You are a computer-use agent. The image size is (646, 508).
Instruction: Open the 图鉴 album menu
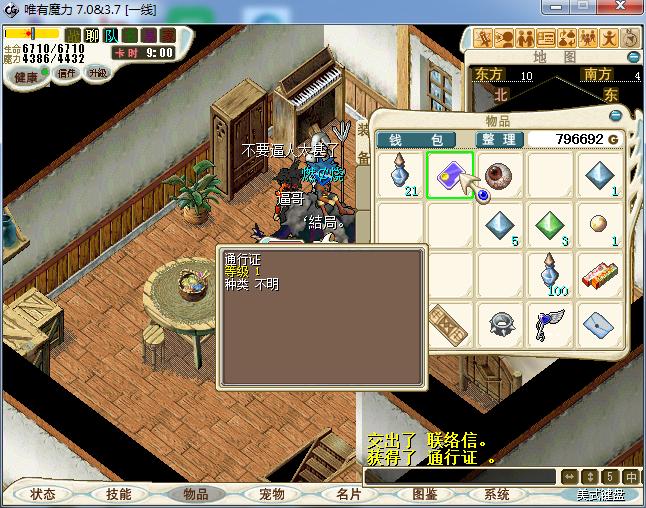click(x=424, y=494)
